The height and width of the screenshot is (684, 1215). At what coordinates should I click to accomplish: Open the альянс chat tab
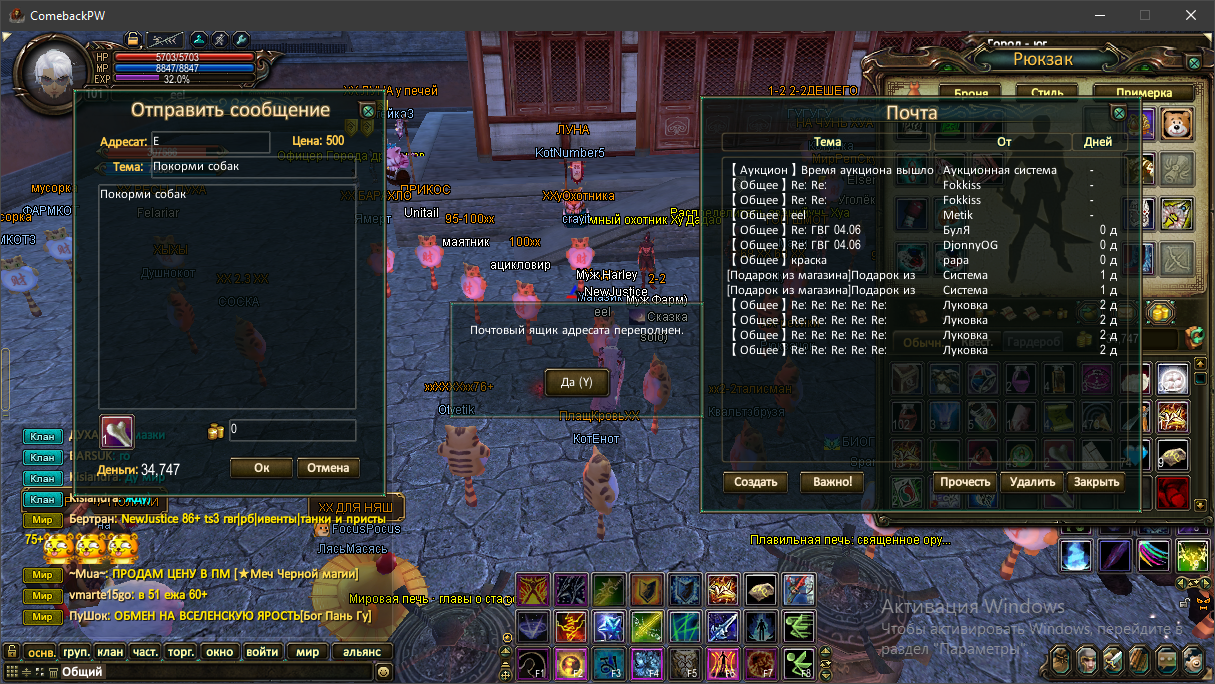coord(362,652)
